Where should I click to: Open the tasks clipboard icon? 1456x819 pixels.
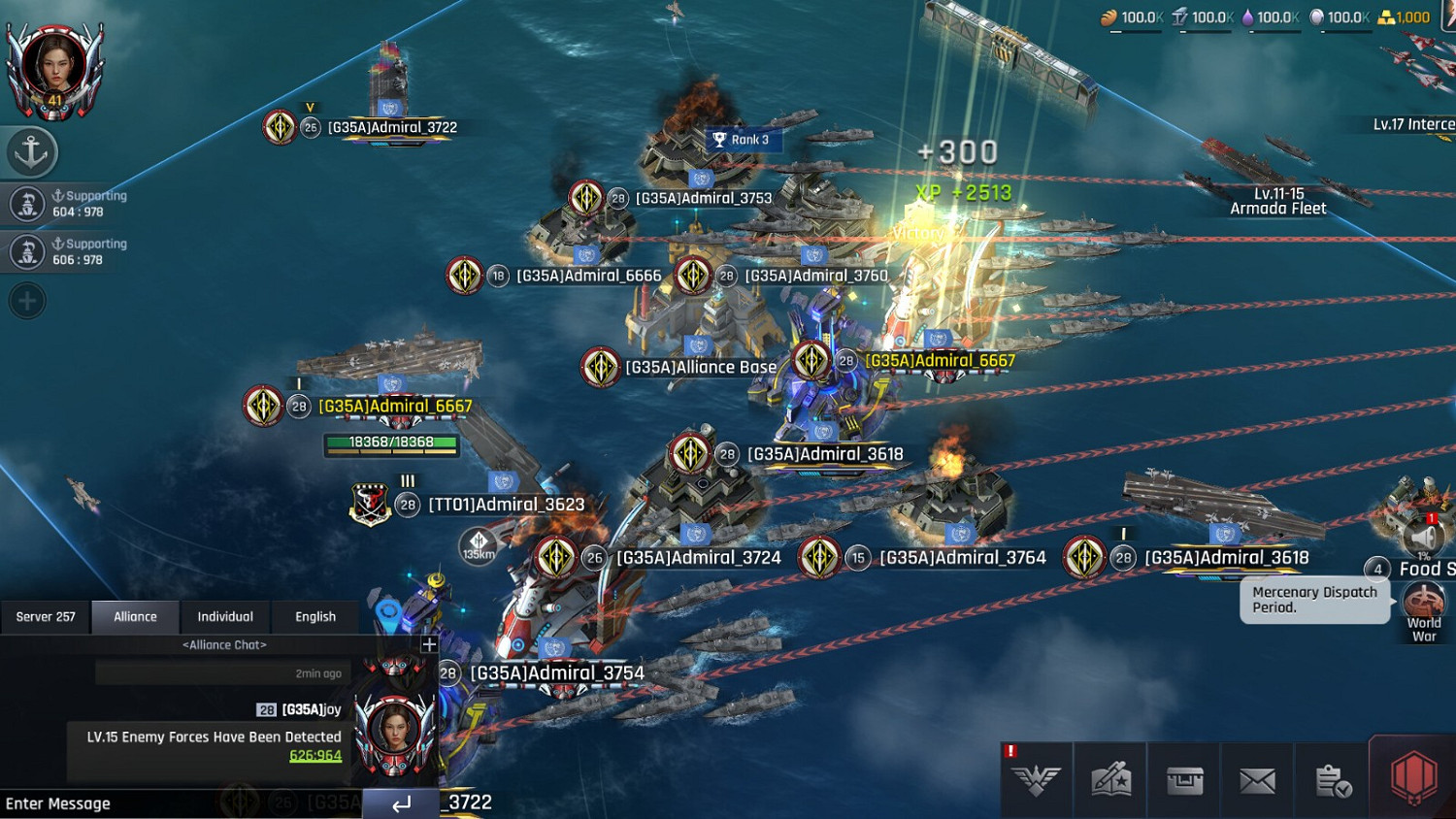tap(1332, 779)
